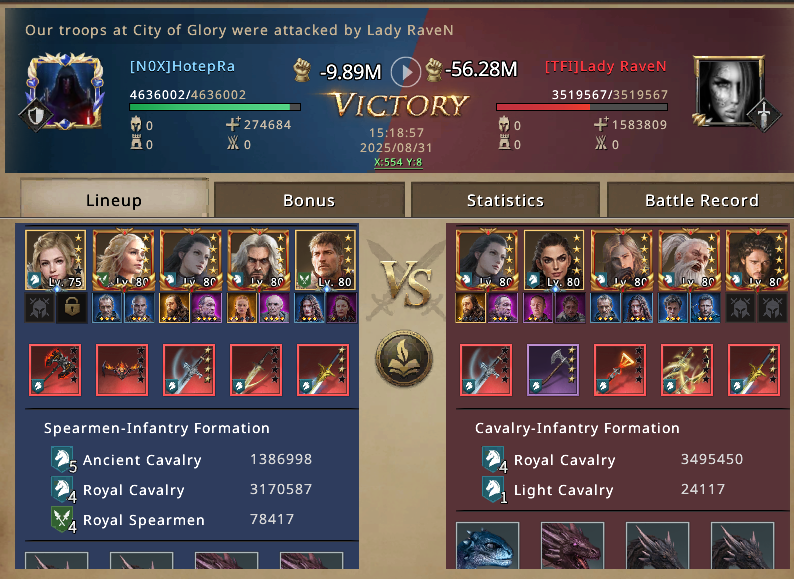Play the battle replay
Viewport: 794px width, 579px height.
click(405, 71)
